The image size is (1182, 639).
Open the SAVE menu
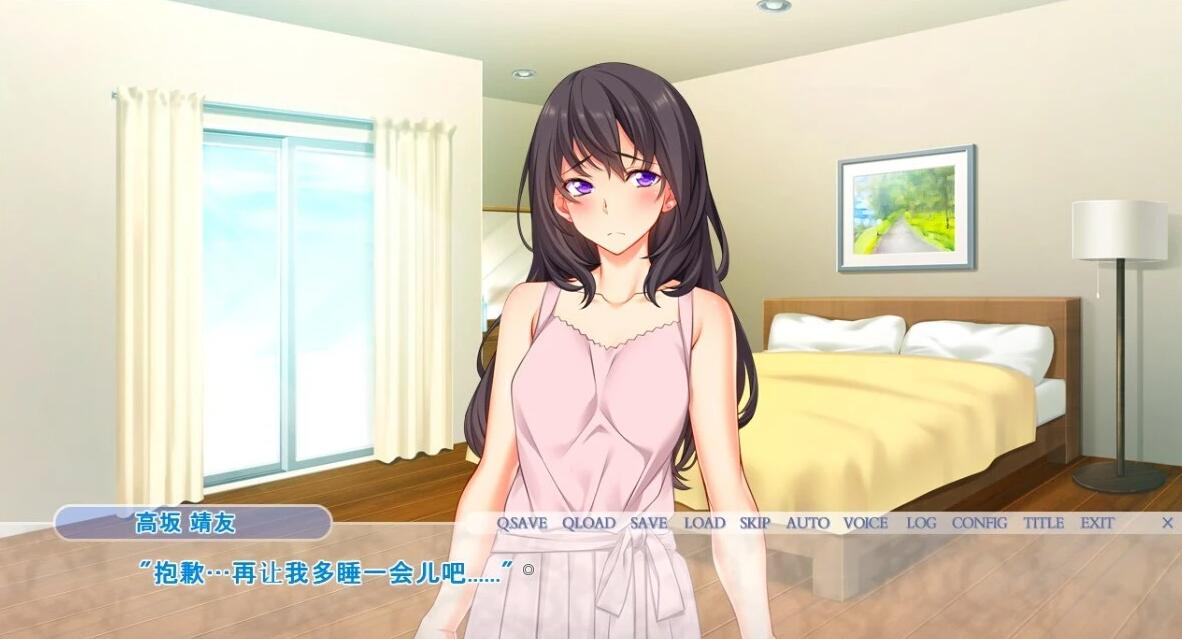tap(649, 523)
